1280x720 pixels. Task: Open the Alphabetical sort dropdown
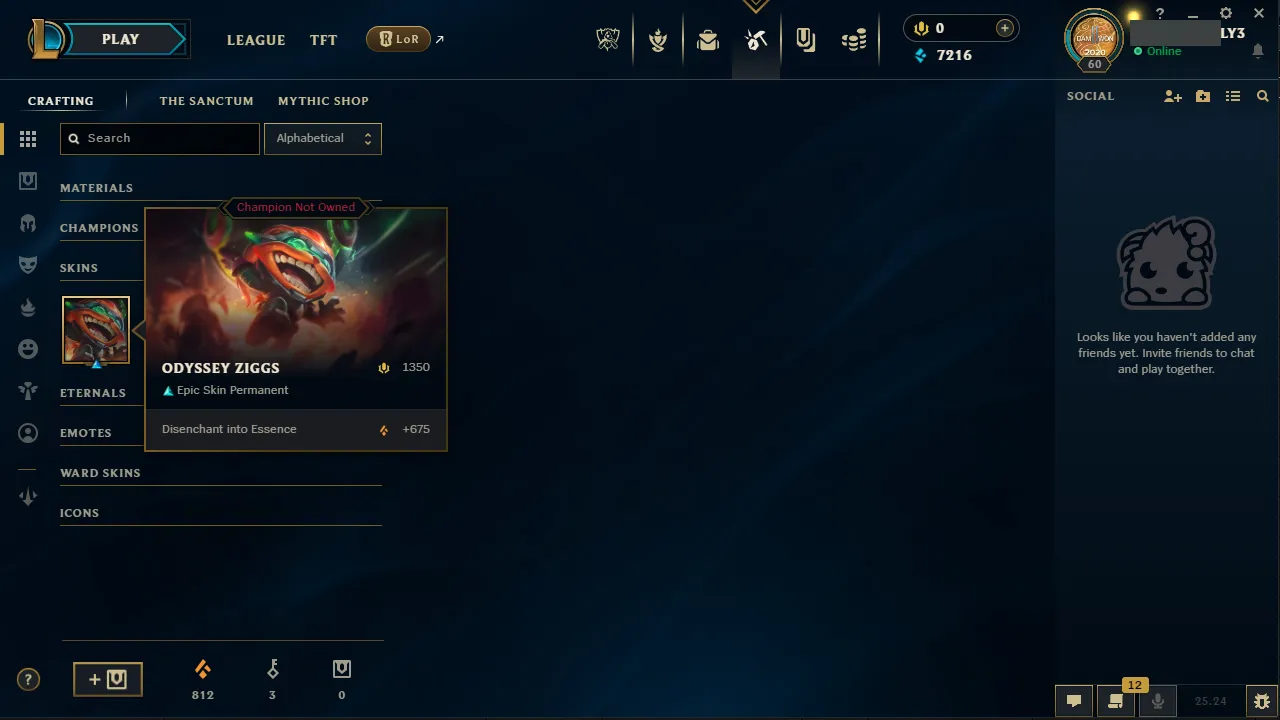(322, 138)
